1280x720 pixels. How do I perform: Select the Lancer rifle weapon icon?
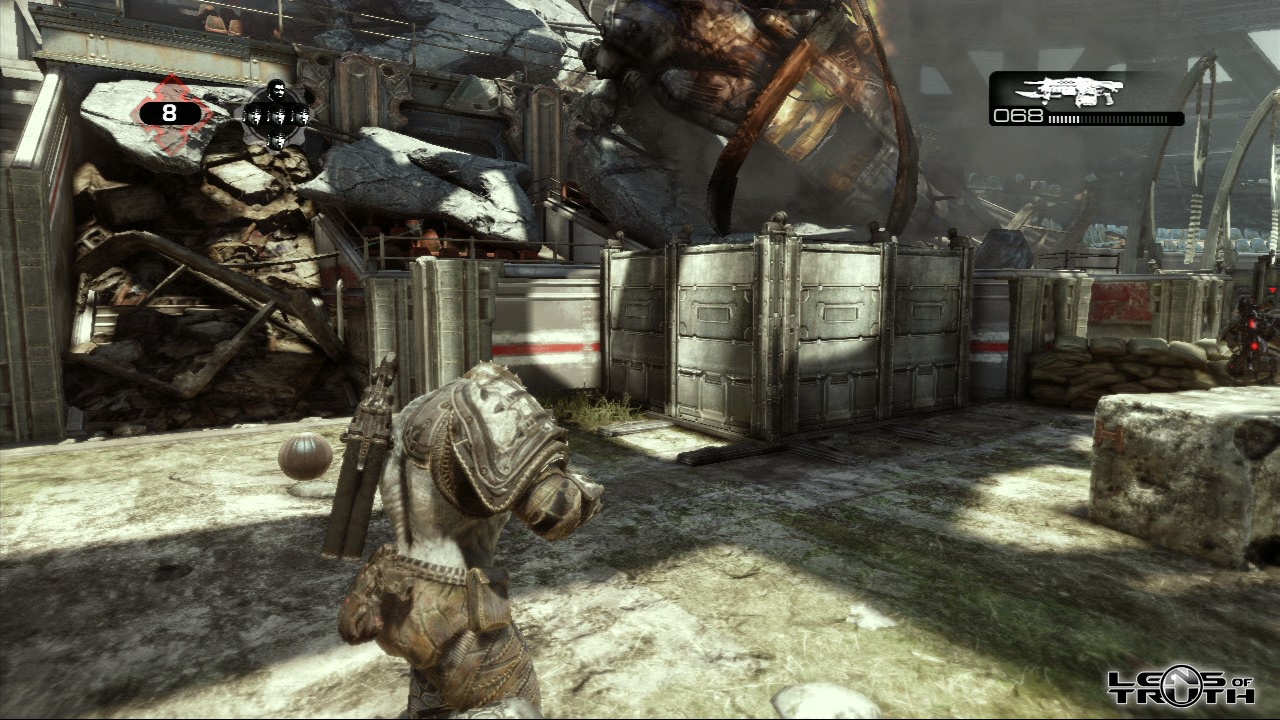pos(1079,90)
